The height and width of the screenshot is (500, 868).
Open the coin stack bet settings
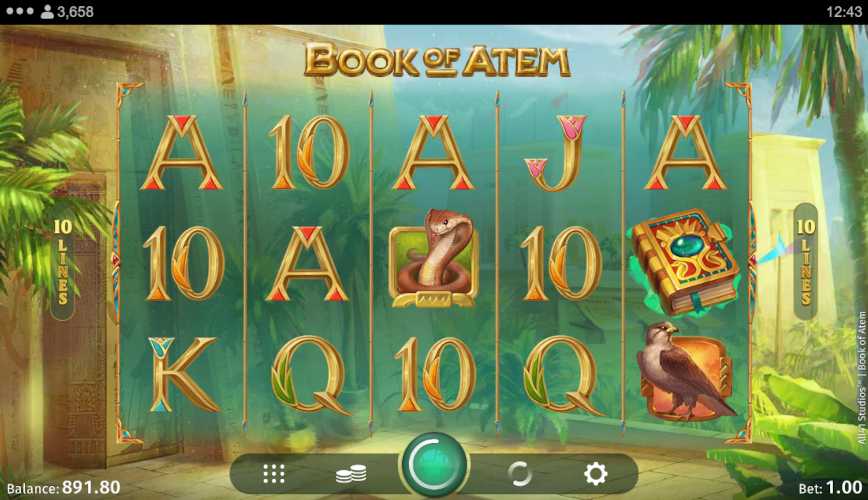pyautogui.click(x=351, y=474)
